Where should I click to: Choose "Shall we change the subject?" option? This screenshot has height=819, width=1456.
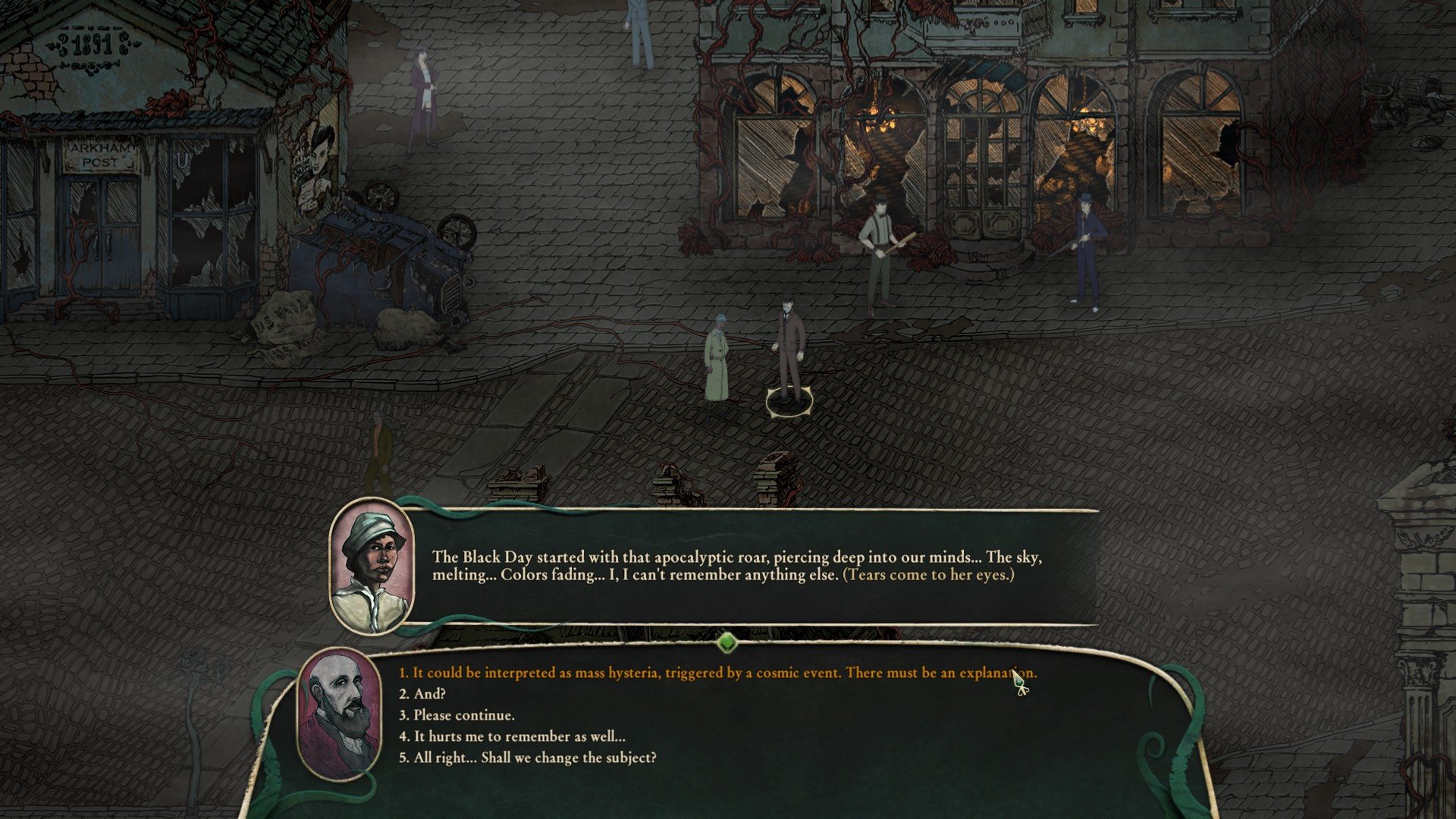528,758
